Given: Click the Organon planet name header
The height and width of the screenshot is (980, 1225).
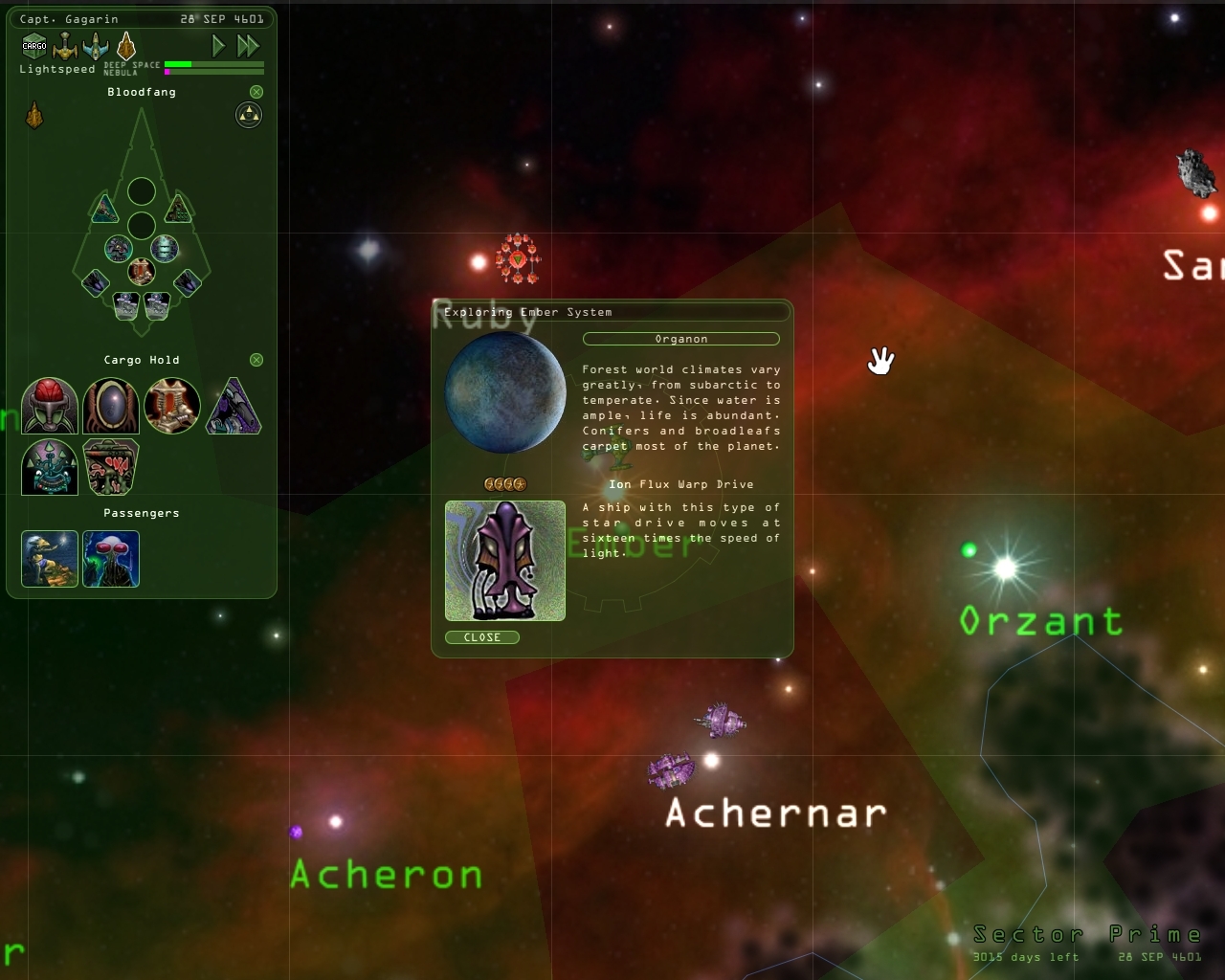Looking at the screenshot, I should point(681,339).
